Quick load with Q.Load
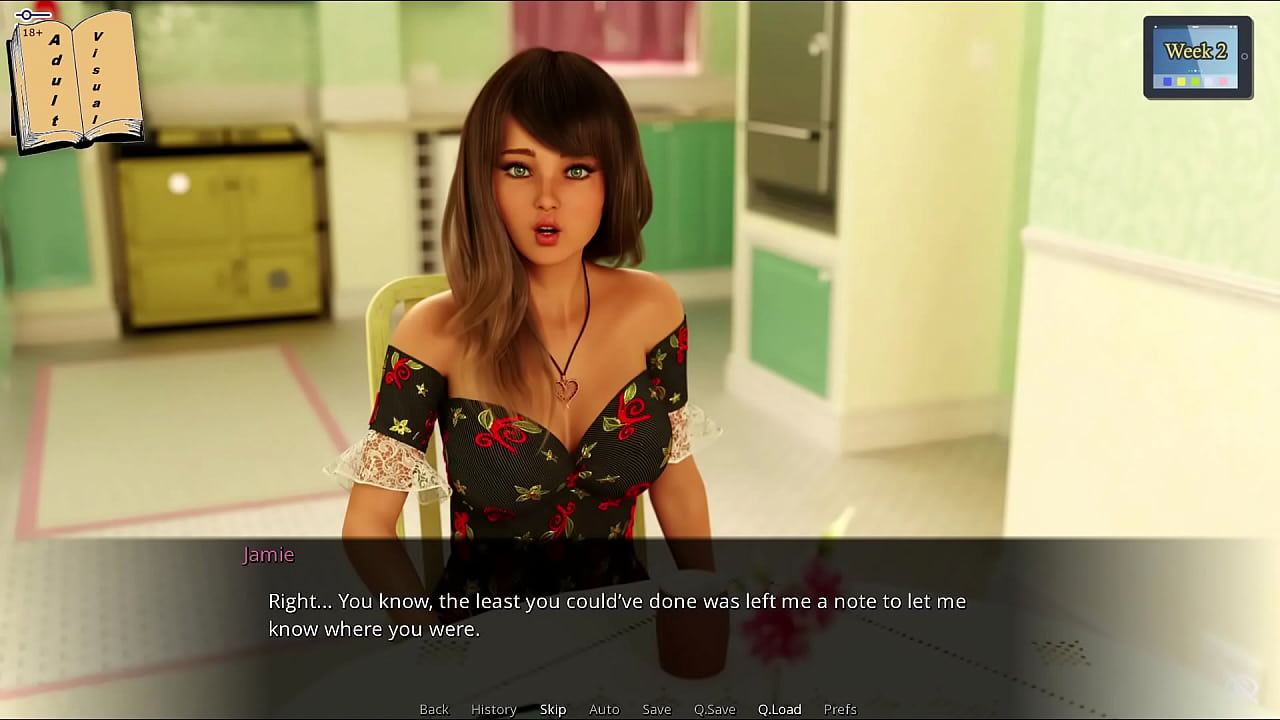 pos(779,709)
